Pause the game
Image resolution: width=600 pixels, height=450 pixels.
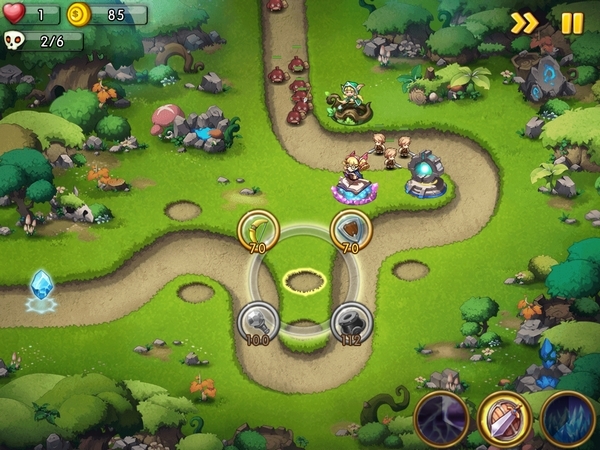[572, 23]
